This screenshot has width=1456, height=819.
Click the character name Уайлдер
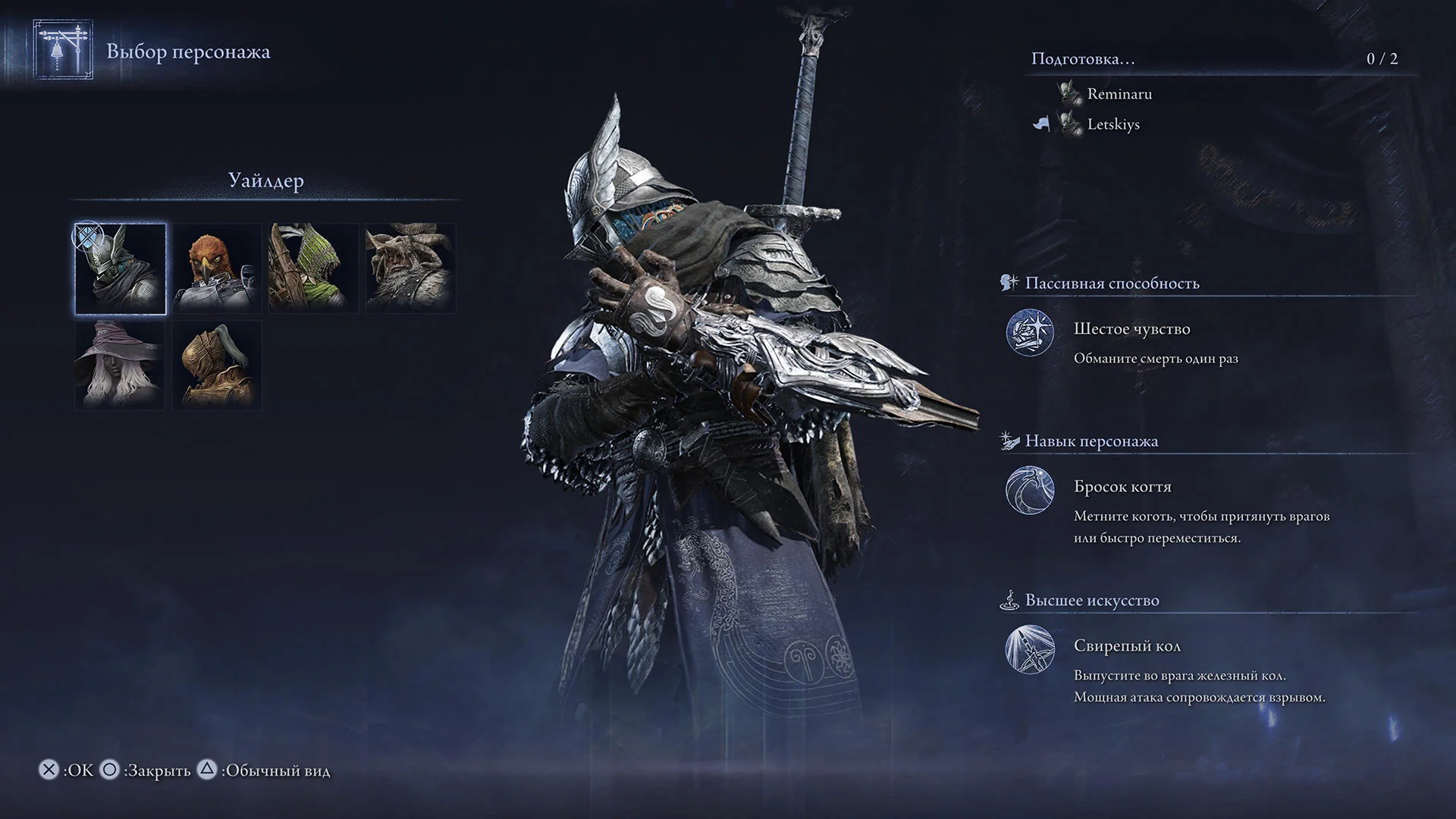(265, 181)
